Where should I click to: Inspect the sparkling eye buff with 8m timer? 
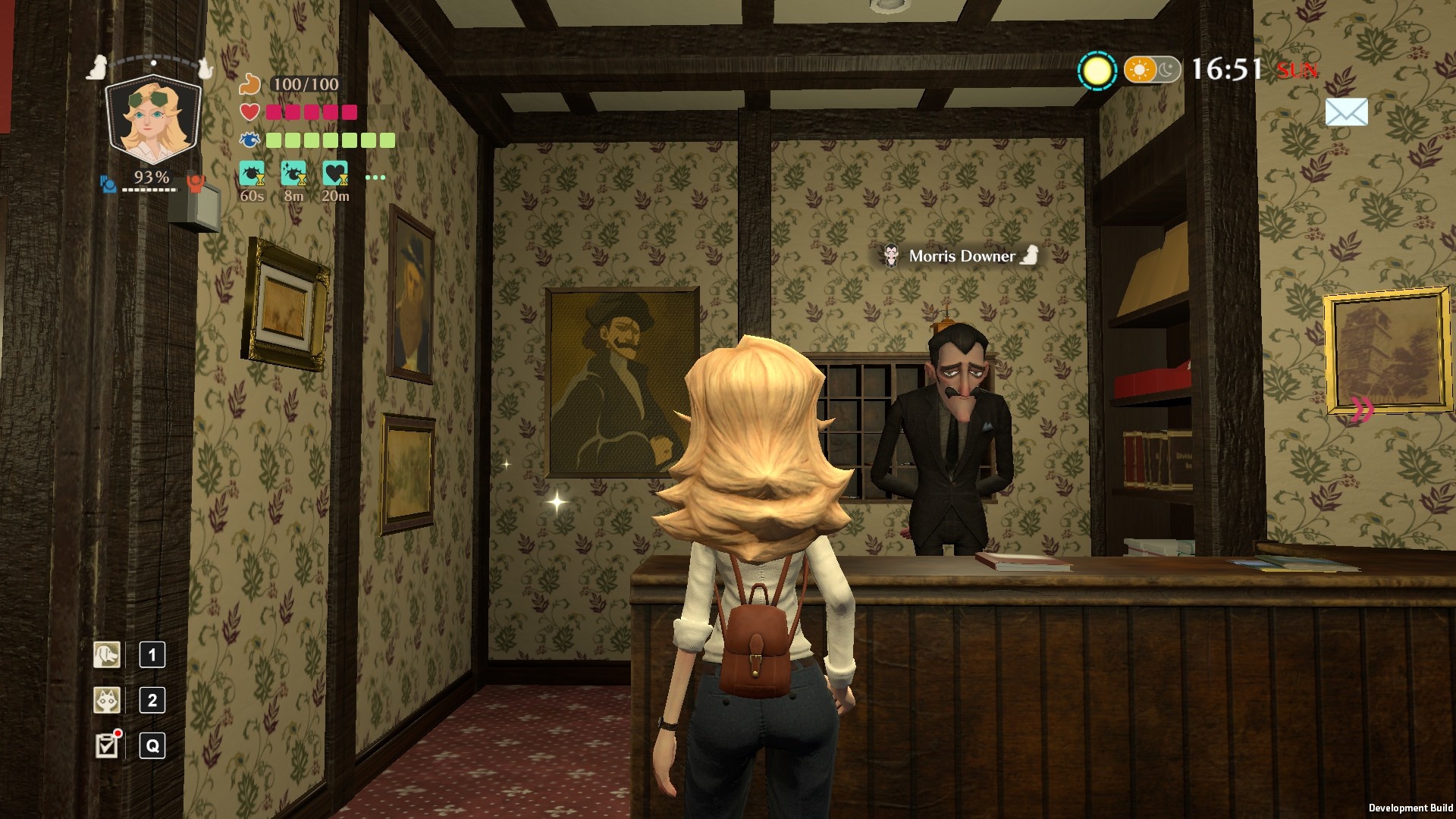(293, 174)
